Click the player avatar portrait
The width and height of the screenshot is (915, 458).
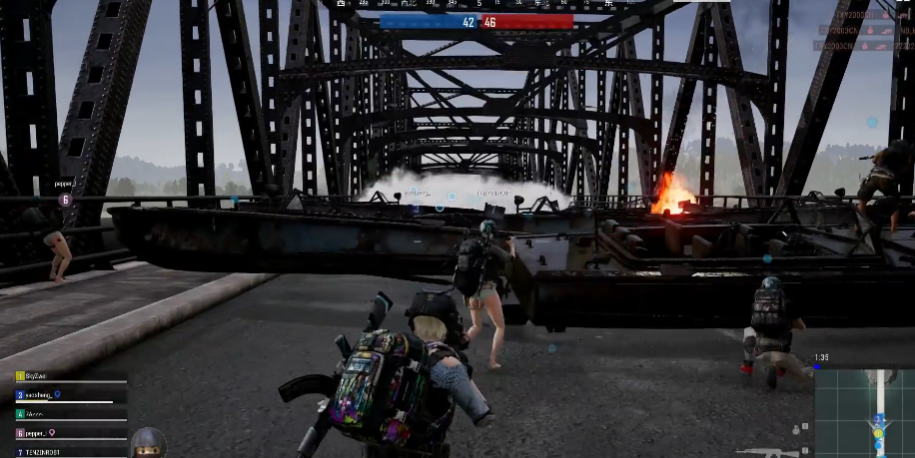148,443
